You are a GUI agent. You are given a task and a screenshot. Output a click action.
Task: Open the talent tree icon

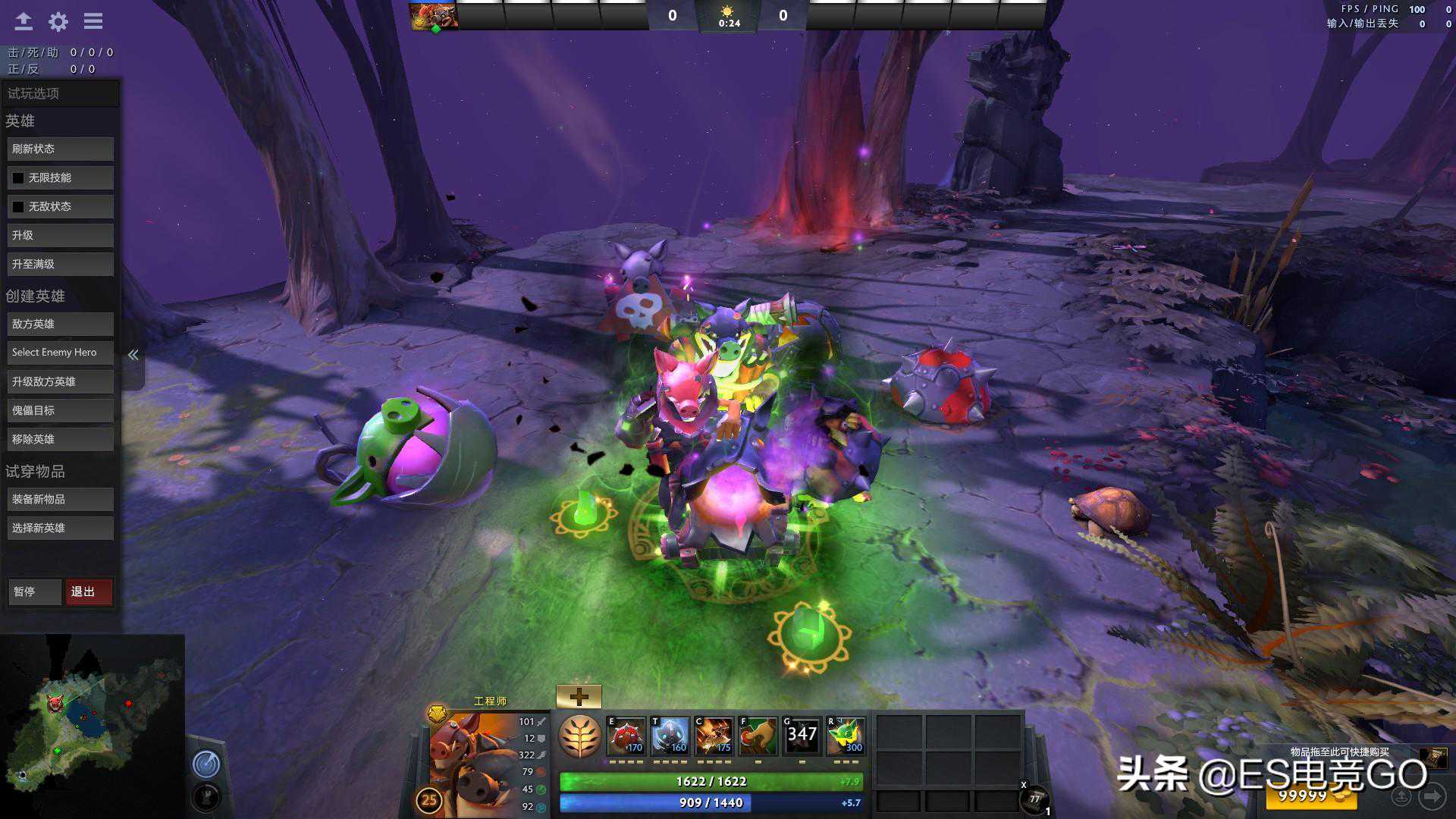[580, 736]
